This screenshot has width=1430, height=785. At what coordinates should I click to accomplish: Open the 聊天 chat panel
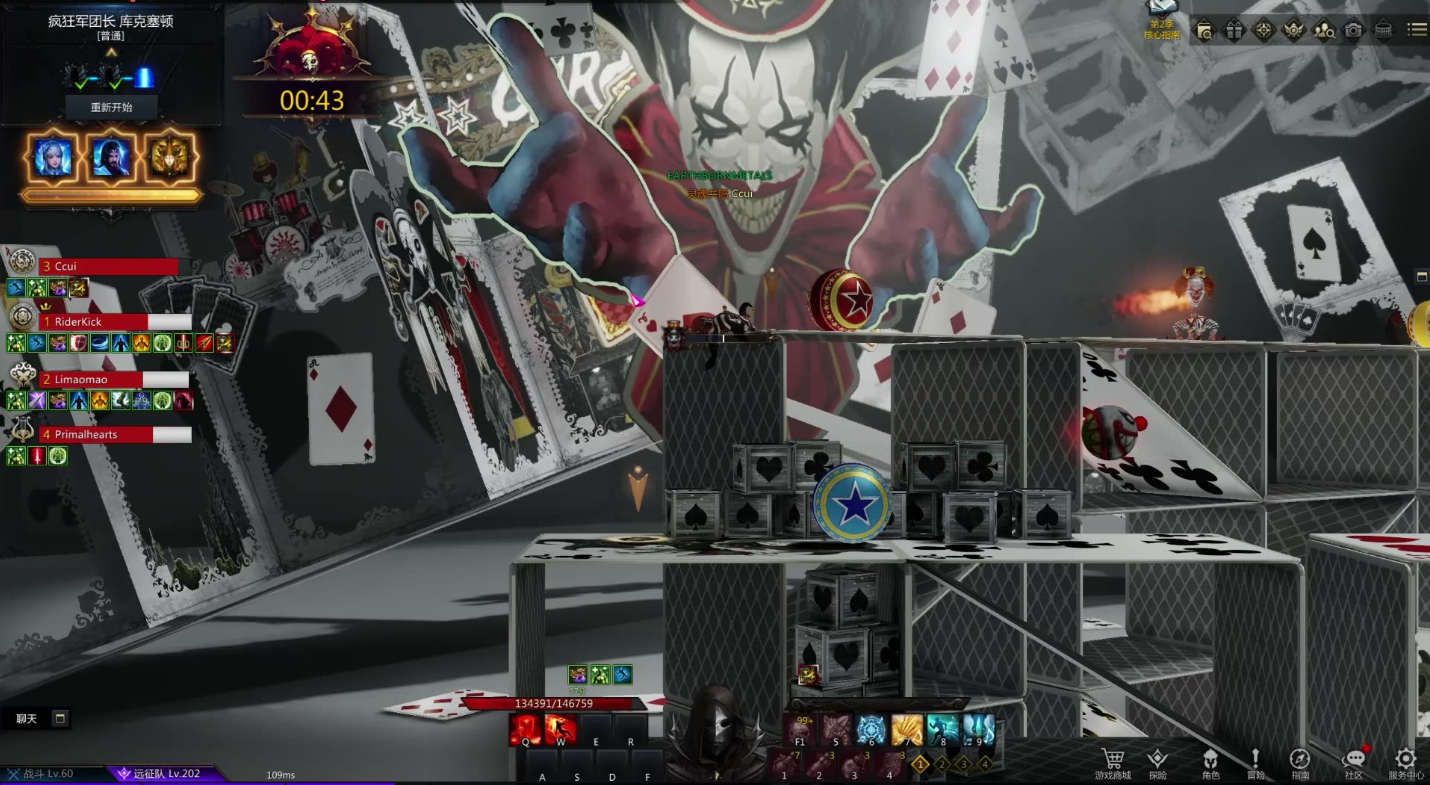27,718
